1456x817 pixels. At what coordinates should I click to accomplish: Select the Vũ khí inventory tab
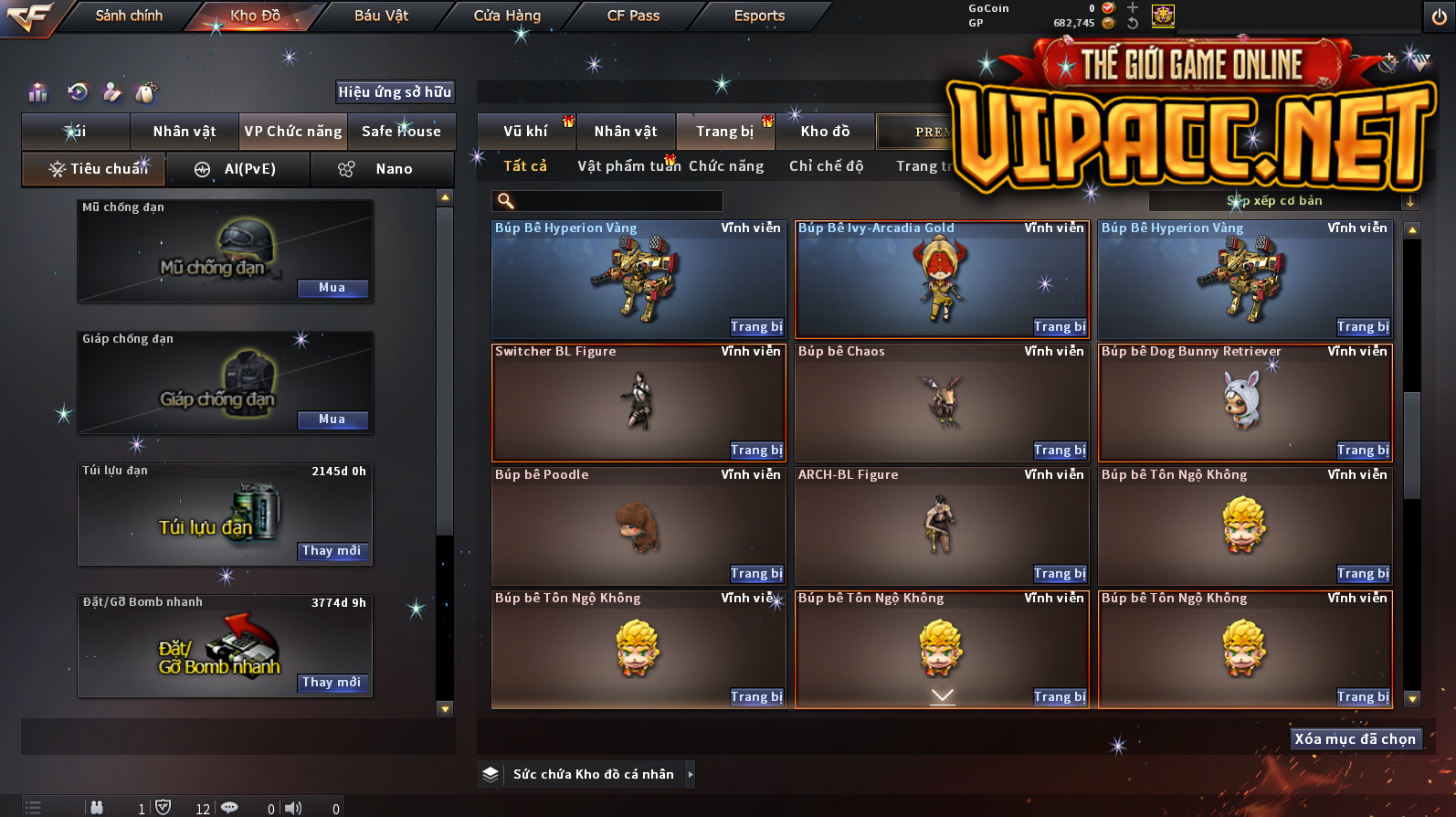click(x=526, y=132)
